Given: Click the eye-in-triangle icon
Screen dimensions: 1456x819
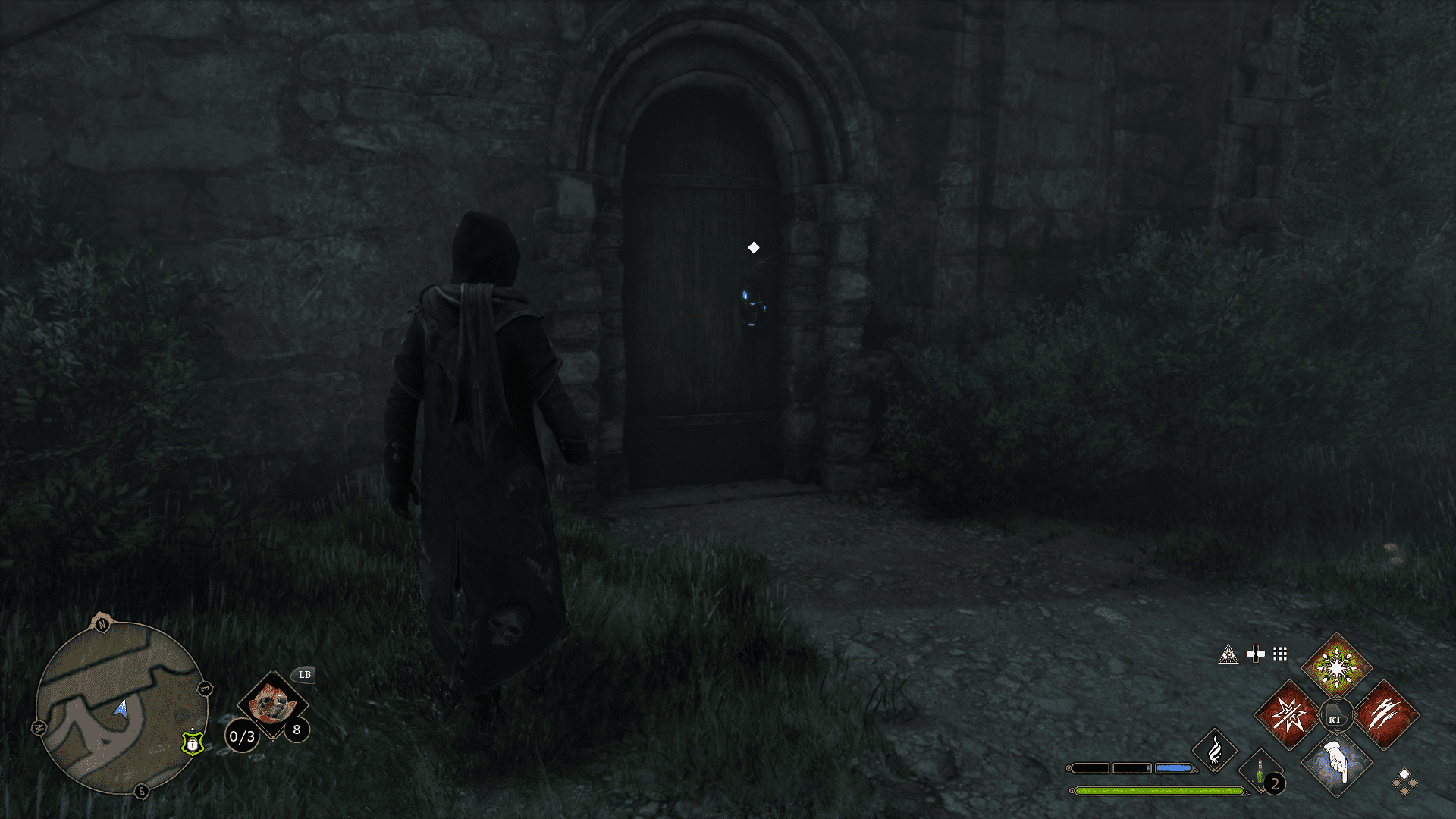Looking at the screenshot, I should (1228, 654).
